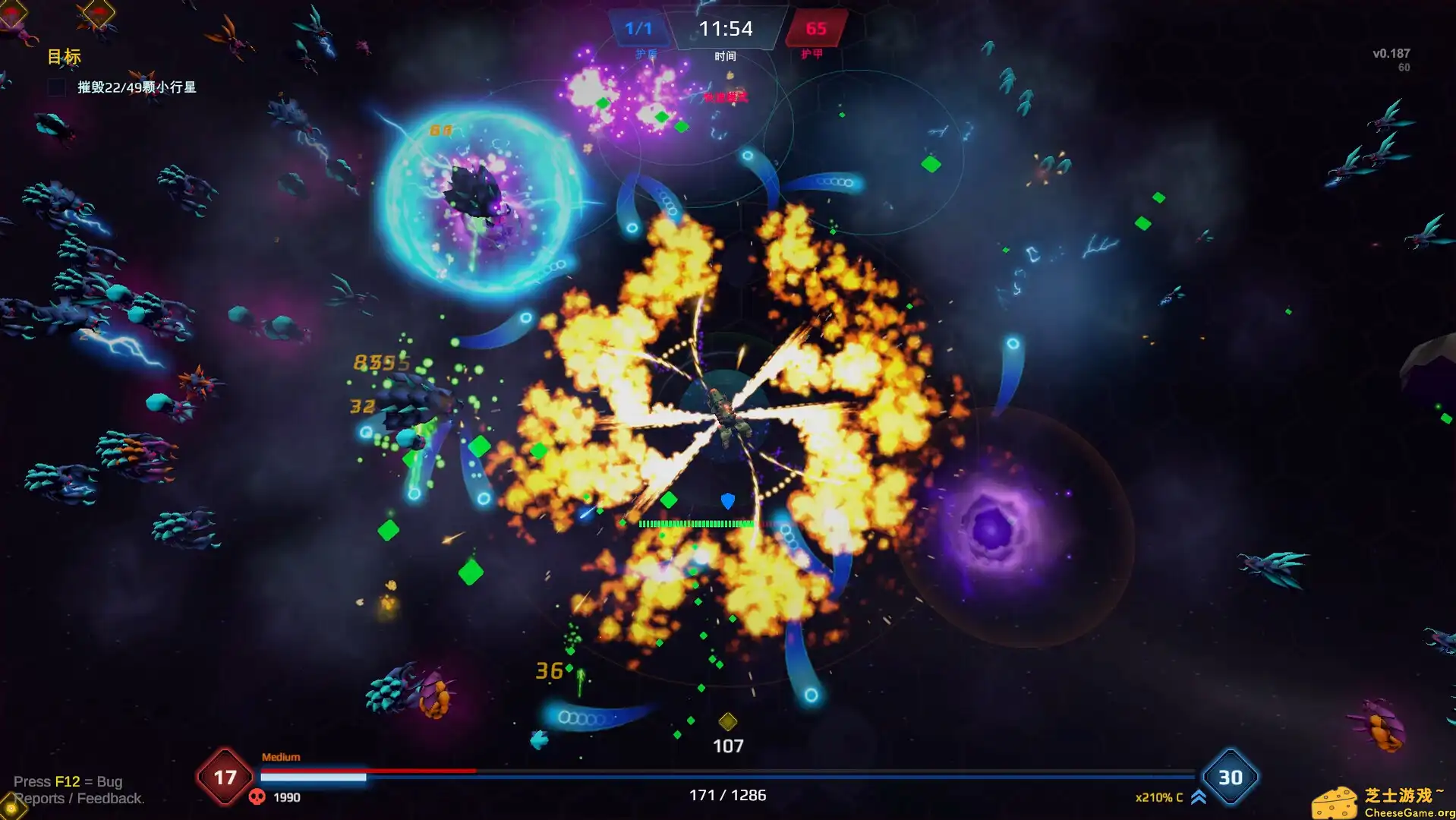Click the double chevron upgrade arrows near x210%

click(x=1198, y=797)
